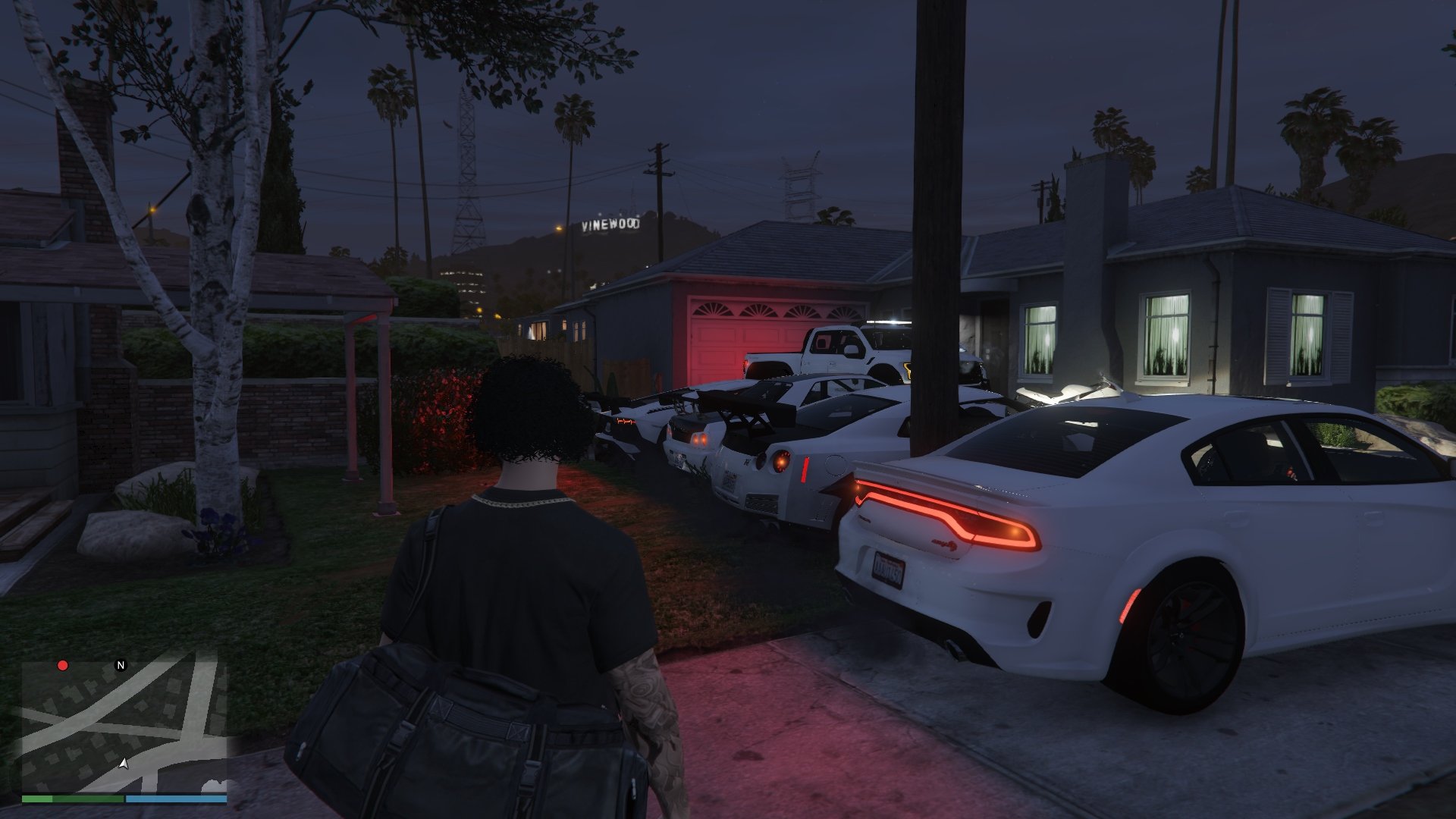Image resolution: width=1456 pixels, height=819 pixels.
Task: Click the minimap in the corner
Action: [124, 725]
